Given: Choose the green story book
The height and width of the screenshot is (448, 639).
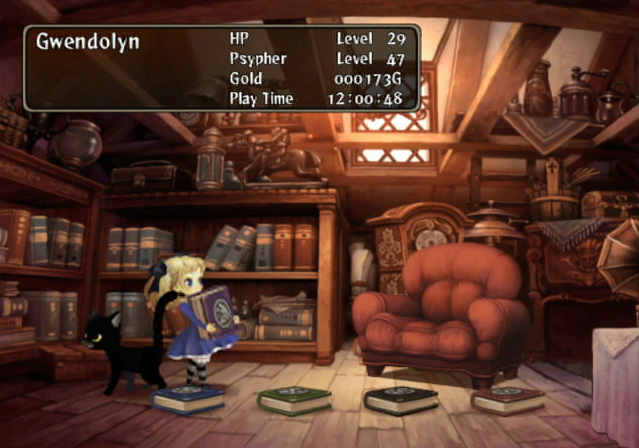Looking at the screenshot, I should click(294, 400).
